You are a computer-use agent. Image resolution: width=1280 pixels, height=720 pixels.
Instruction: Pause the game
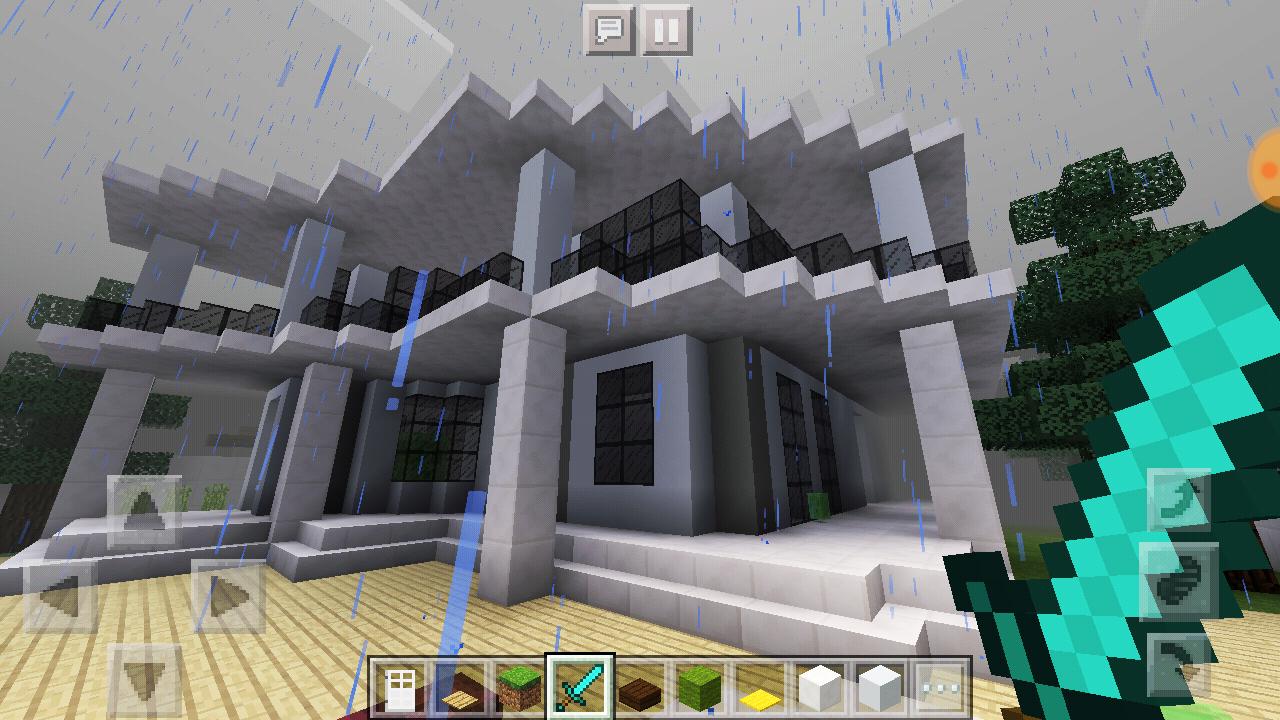click(x=665, y=29)
